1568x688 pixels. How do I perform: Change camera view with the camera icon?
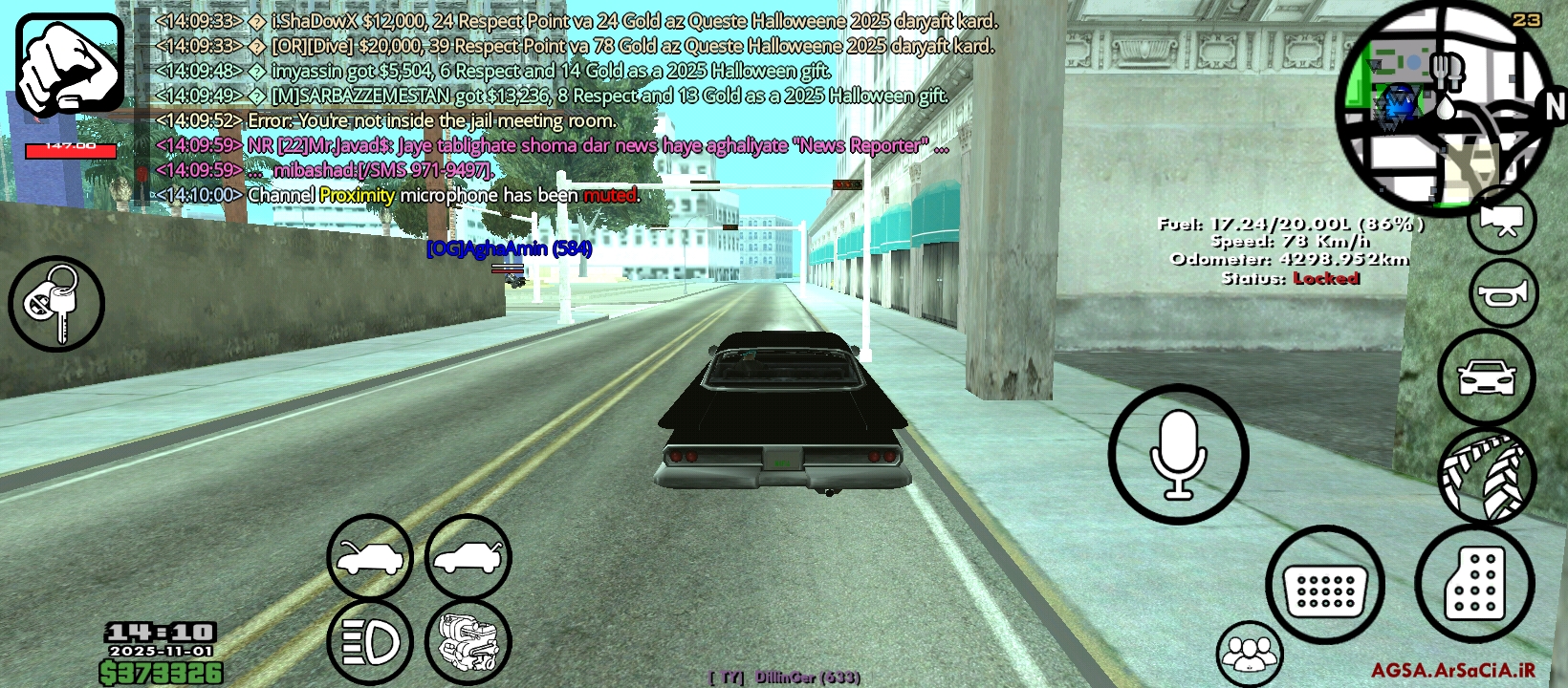(1501, 222)
